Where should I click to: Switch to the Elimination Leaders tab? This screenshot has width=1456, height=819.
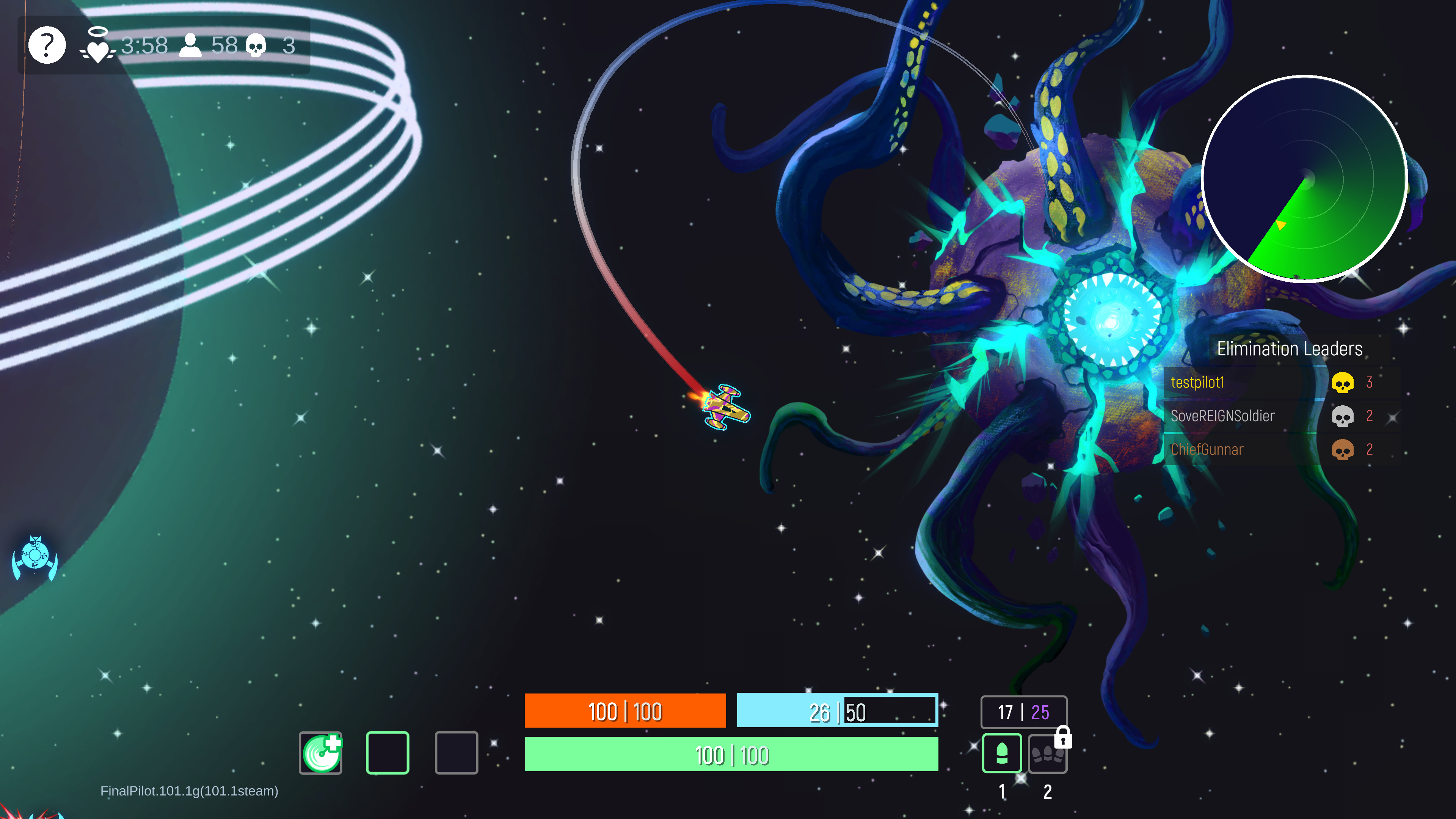click(1291, 349)
